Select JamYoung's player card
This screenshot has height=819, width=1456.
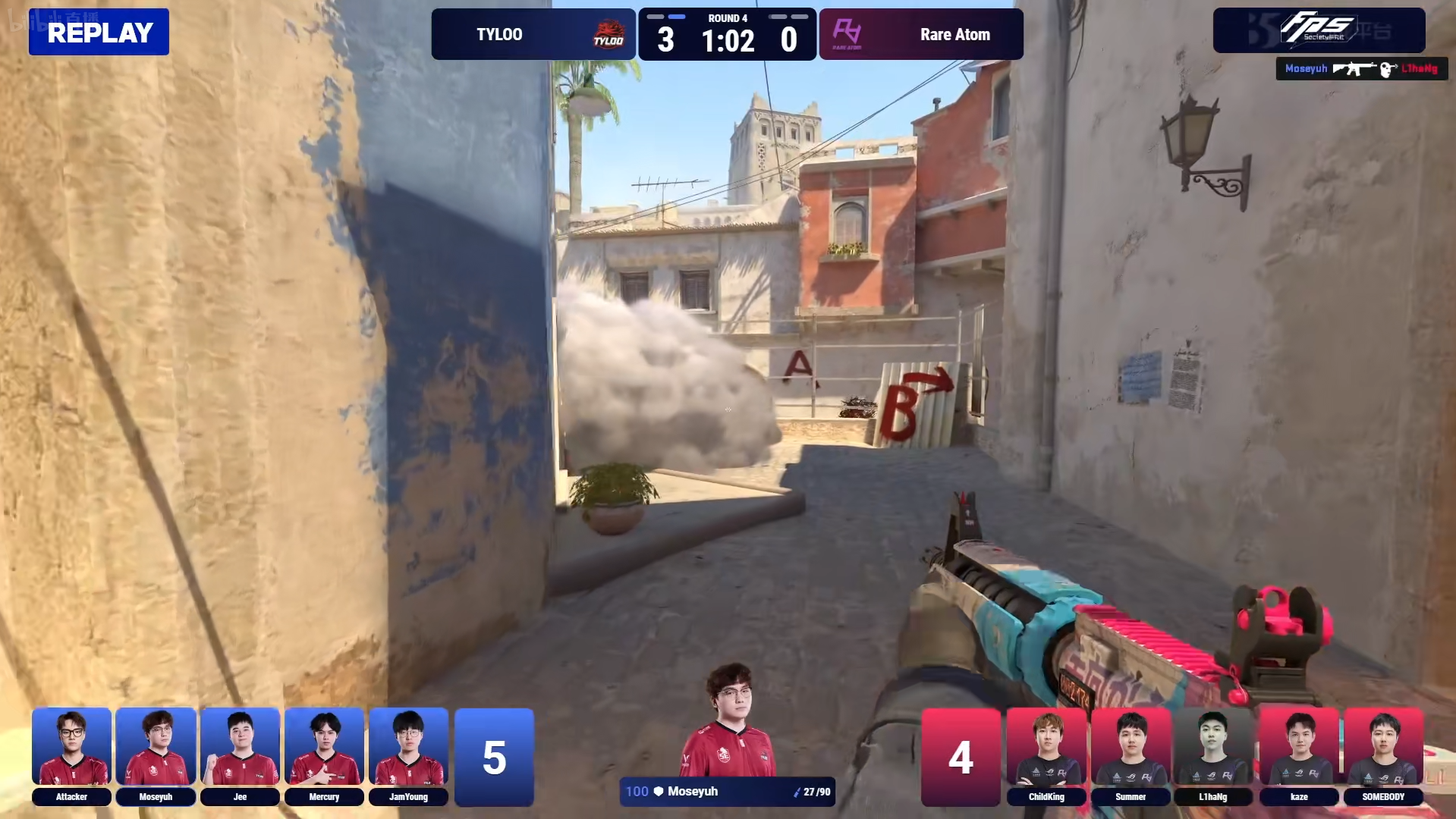408,755
